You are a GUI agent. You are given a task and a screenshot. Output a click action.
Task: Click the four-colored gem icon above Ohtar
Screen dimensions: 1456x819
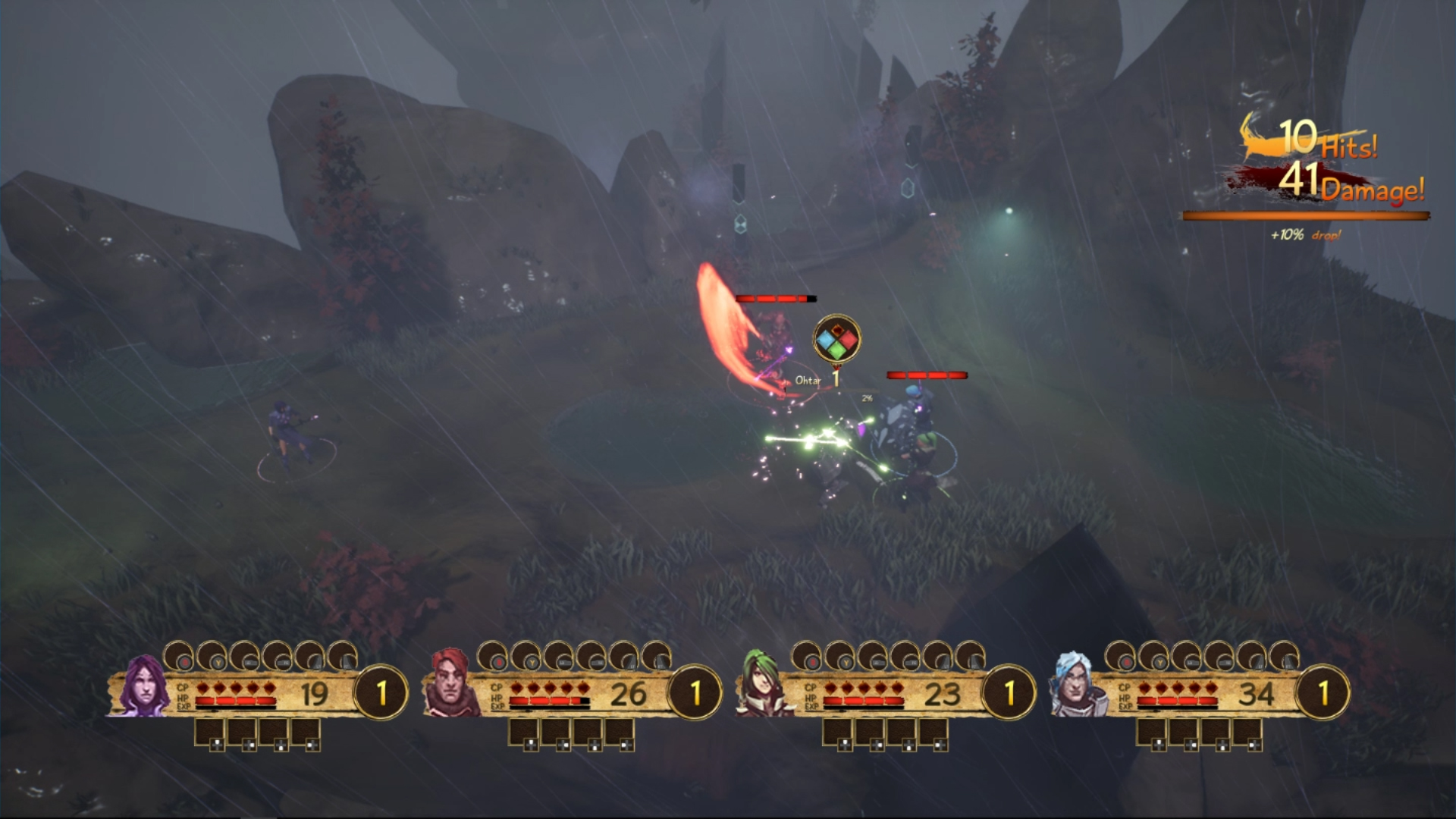tap(836, 340)
